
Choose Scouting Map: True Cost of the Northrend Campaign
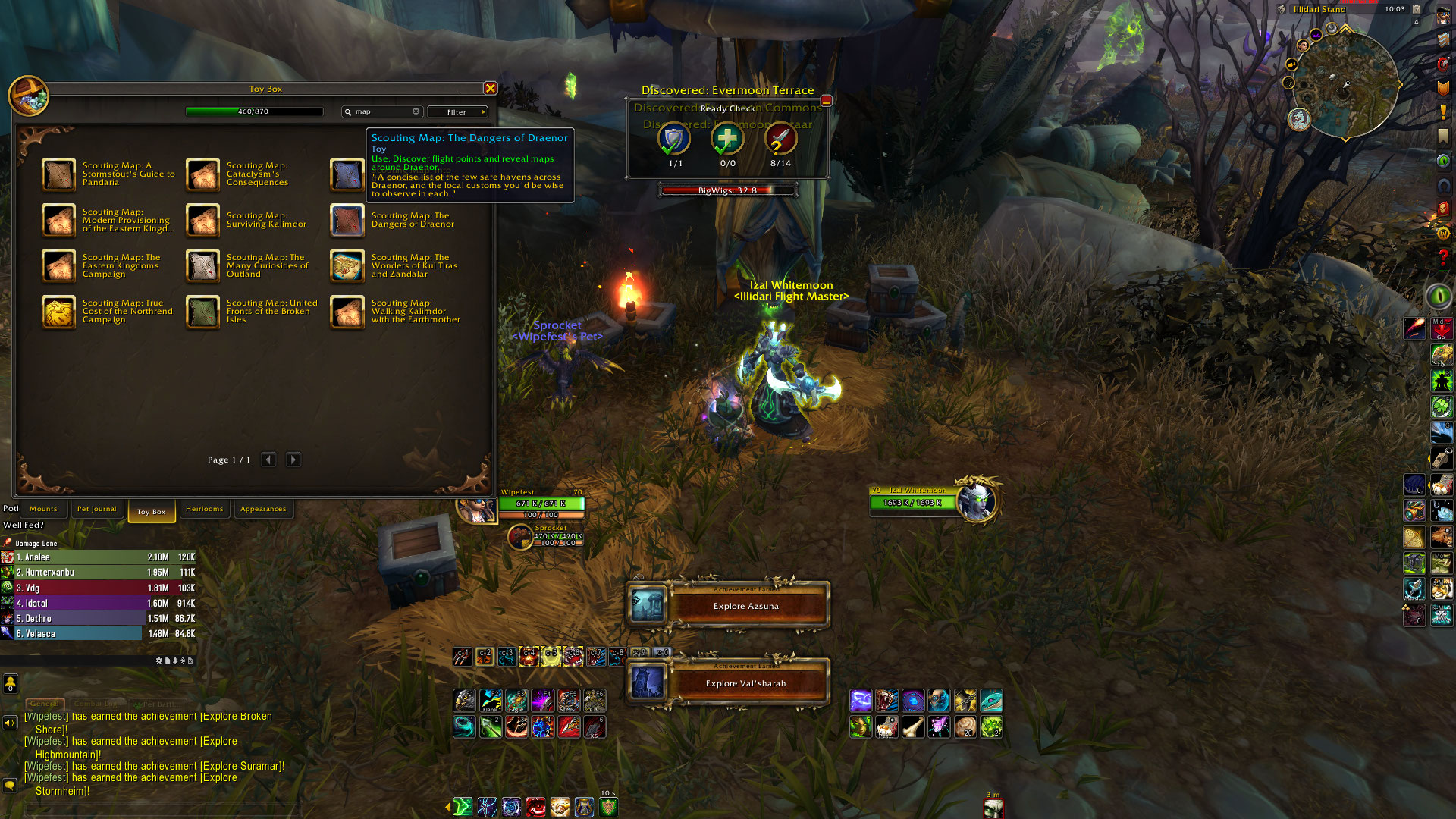[59, 312]
